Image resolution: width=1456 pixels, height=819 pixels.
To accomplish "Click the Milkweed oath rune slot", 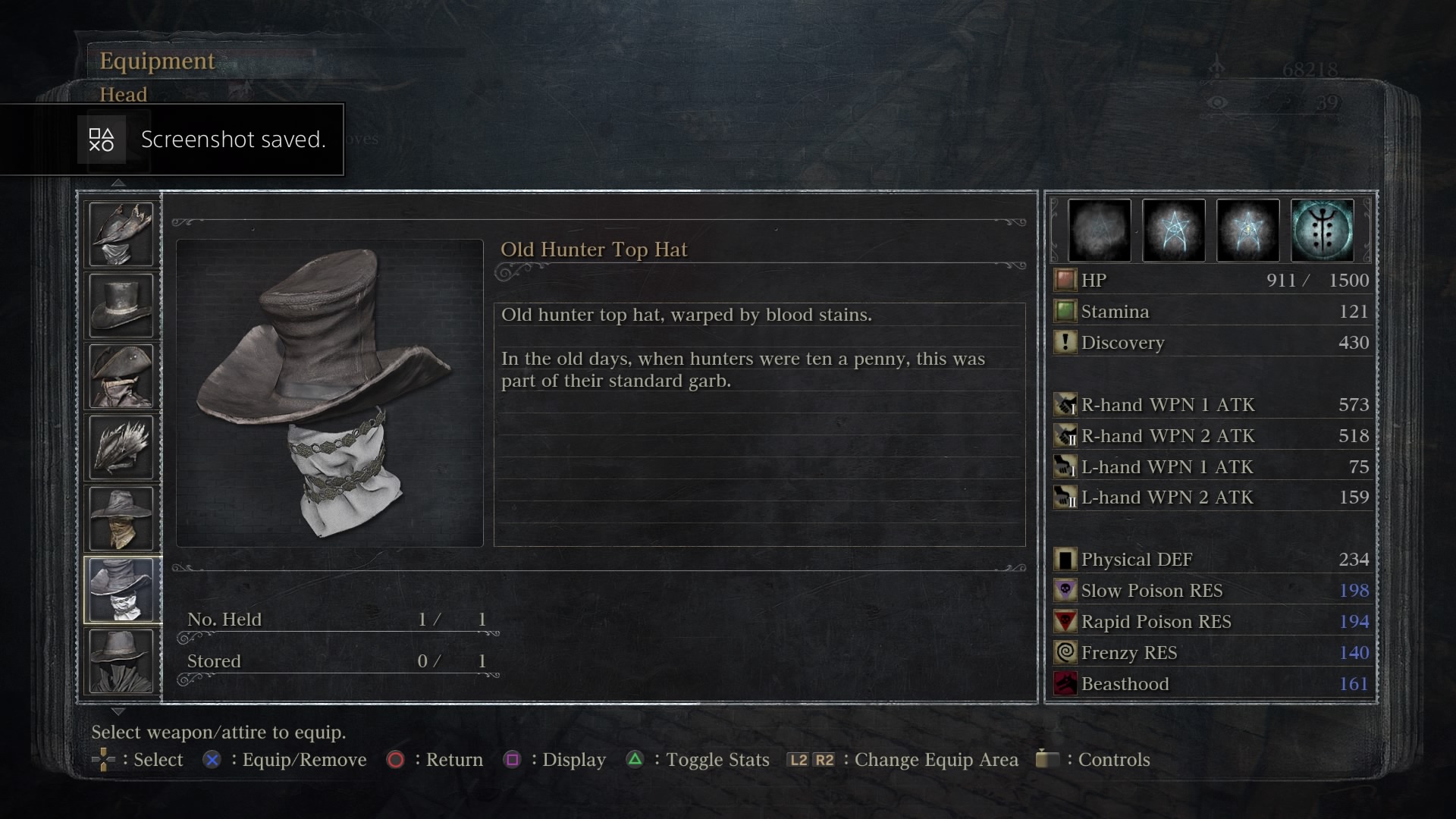I will [x=1322, y=231].
